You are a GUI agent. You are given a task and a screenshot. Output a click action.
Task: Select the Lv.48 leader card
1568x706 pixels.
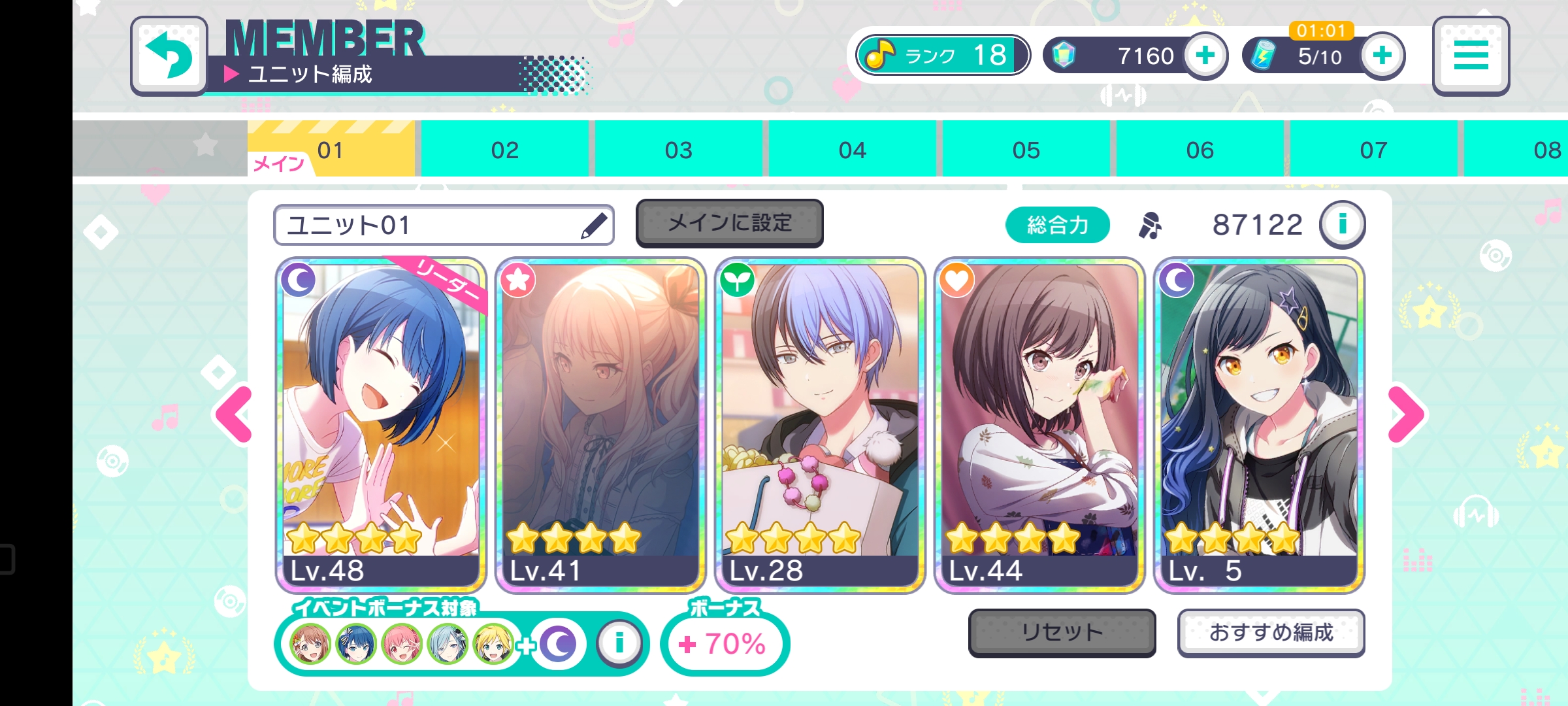pyautogui.click(x=381, y=425)
